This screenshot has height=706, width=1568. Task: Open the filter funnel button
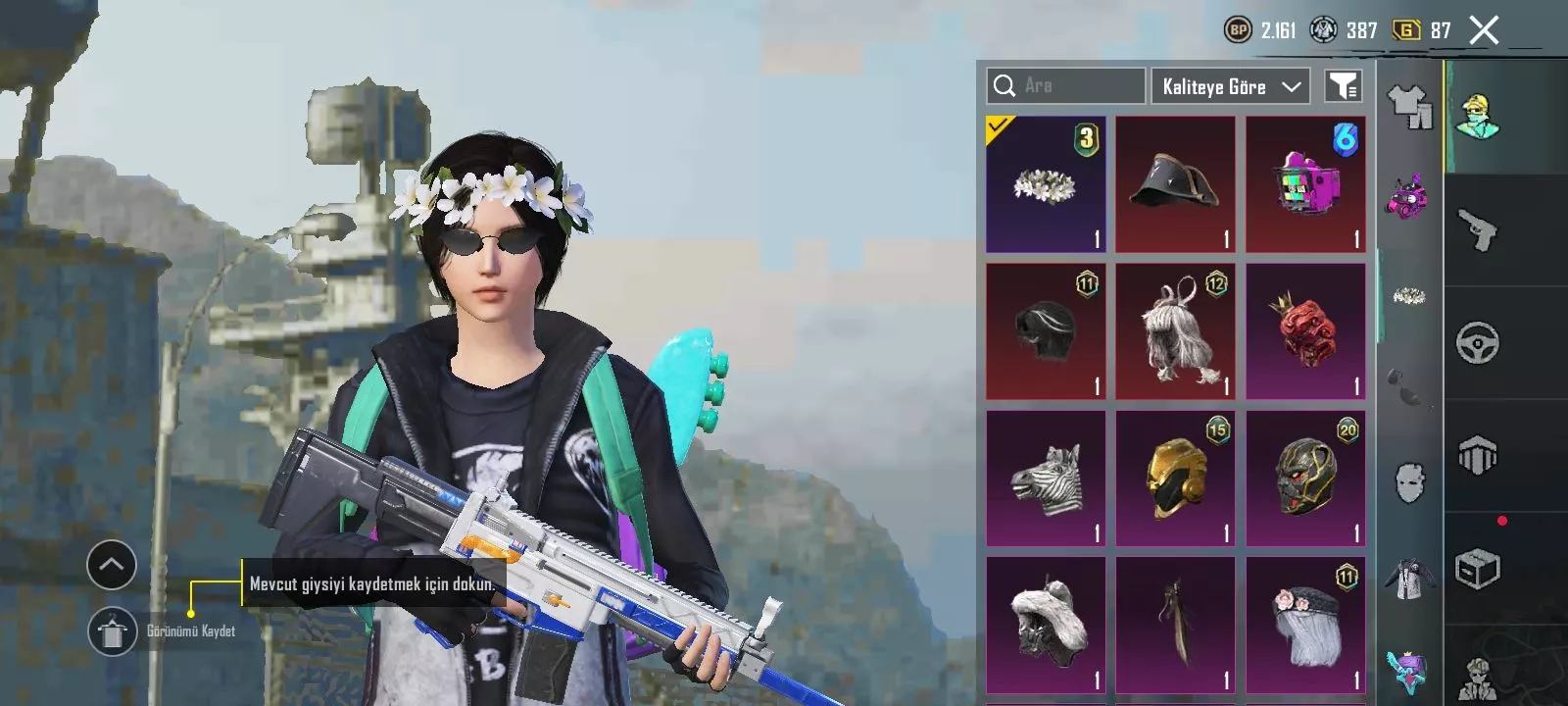click(1343, 86)
